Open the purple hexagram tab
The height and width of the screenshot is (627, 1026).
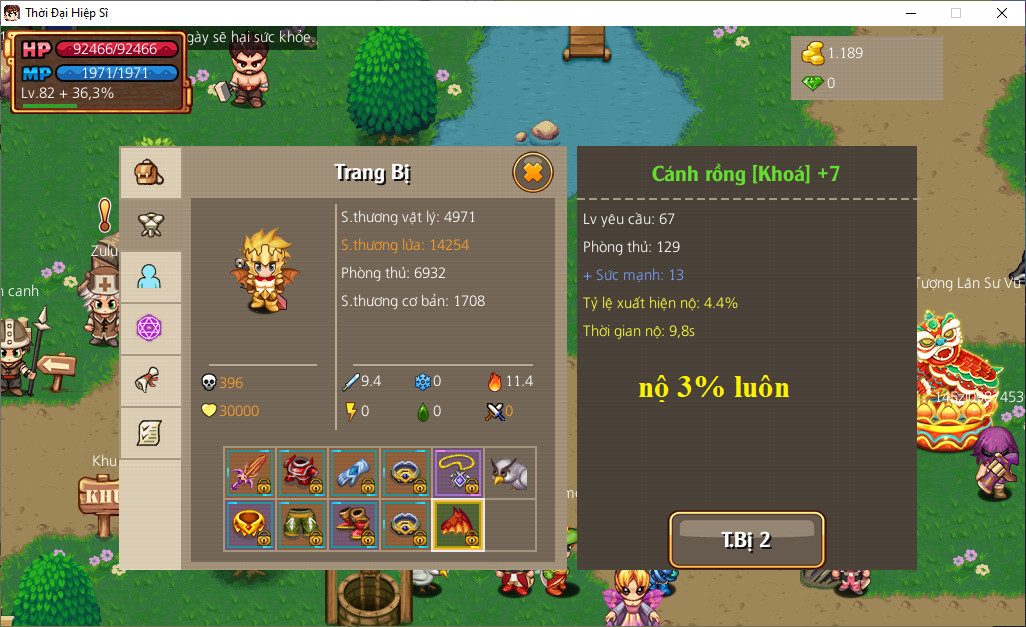click(150, 329)
